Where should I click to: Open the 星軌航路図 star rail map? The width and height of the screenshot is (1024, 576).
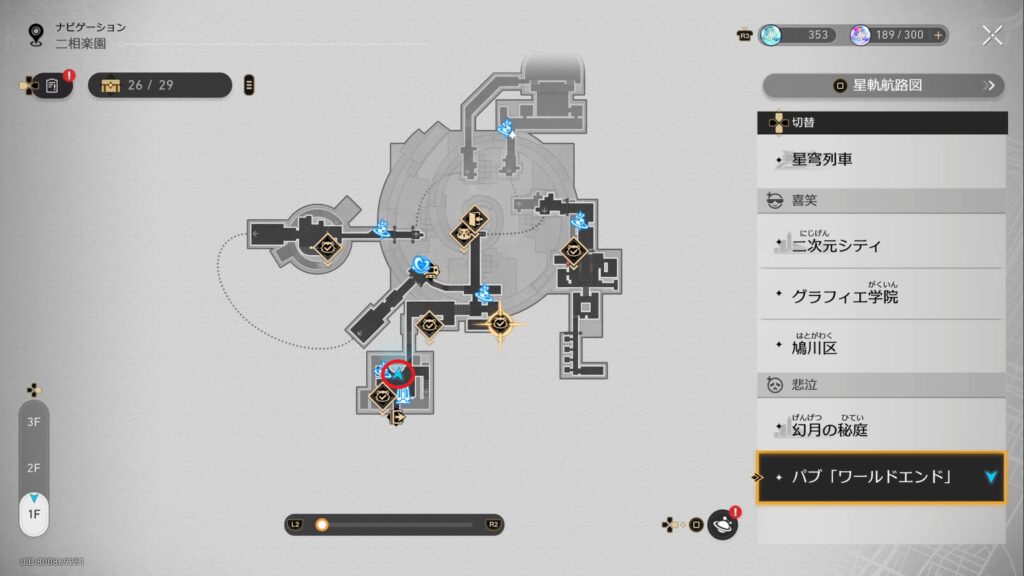click(x=884, y=86)
